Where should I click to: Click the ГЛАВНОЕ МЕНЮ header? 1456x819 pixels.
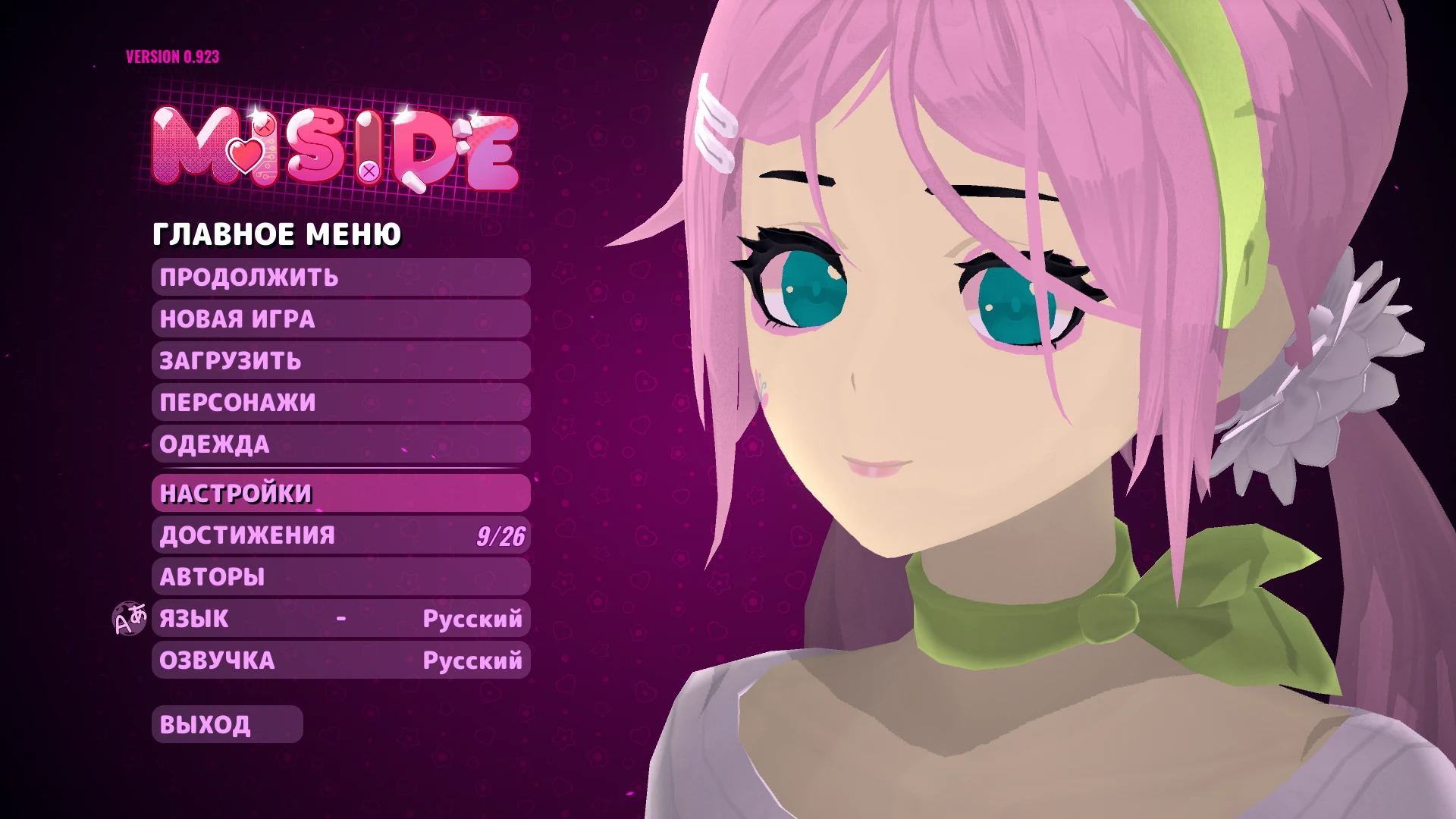276,234
